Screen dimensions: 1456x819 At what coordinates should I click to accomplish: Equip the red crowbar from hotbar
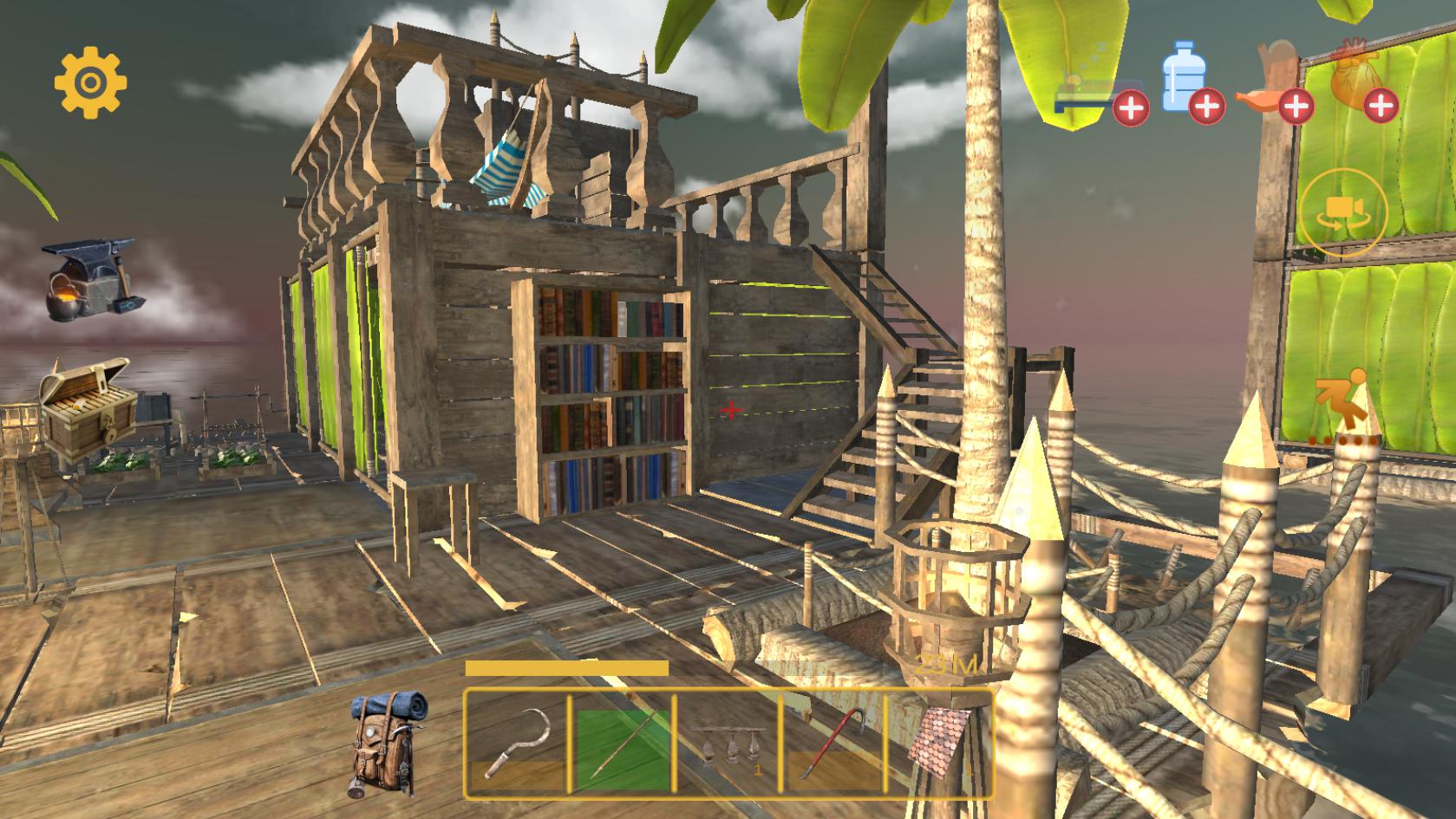[834, 743]
